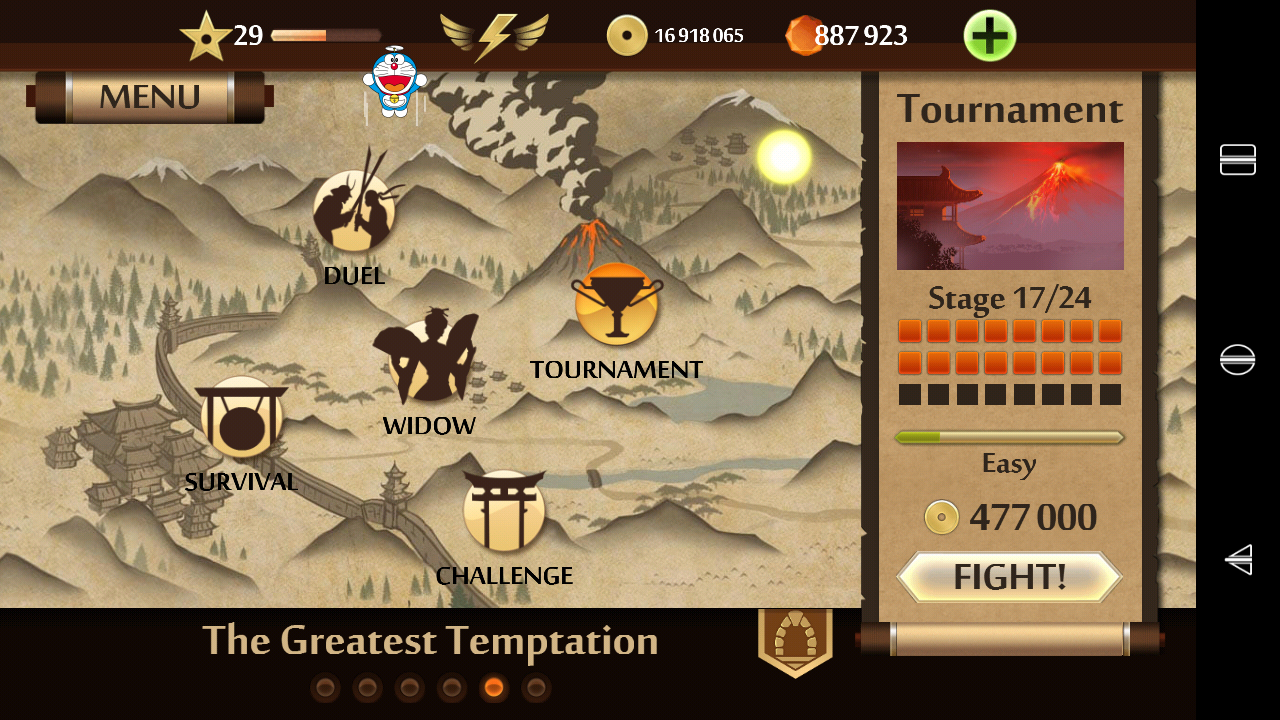Tap the green plus to buy currency

click(990, 36)
